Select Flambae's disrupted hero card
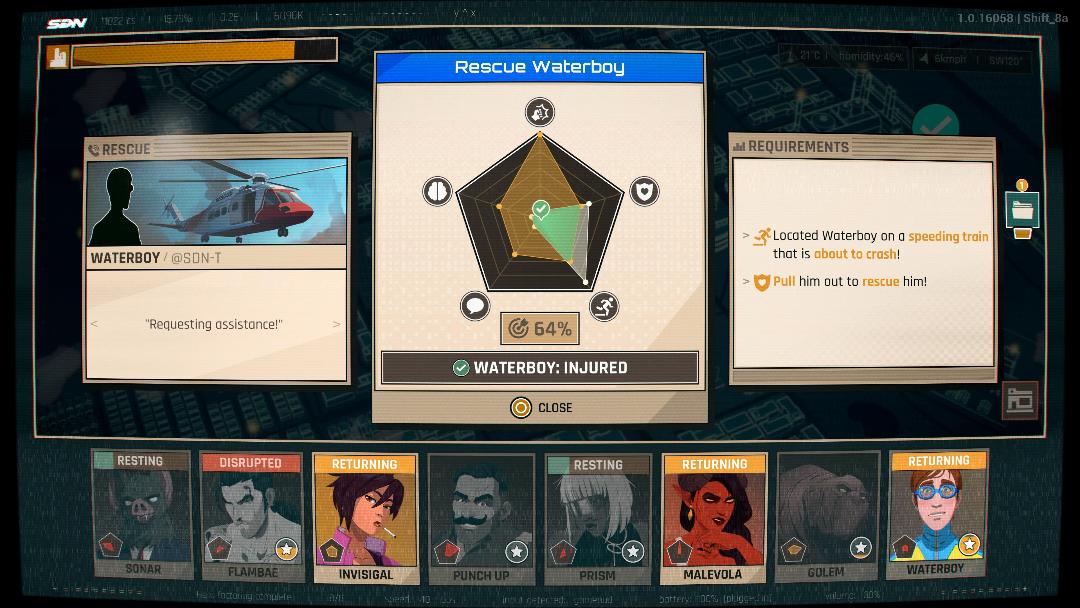 click(251, 516)
